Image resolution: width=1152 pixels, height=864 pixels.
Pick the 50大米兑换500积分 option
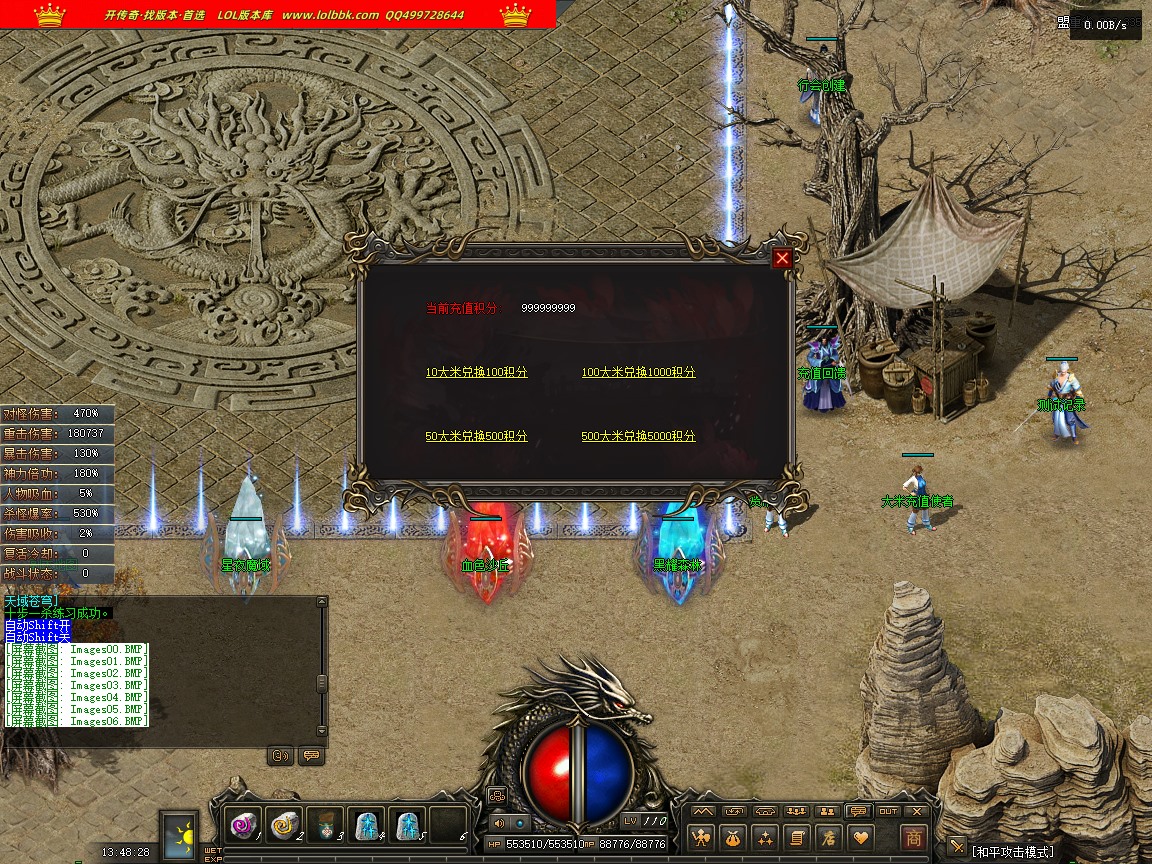tap(476, 436)
